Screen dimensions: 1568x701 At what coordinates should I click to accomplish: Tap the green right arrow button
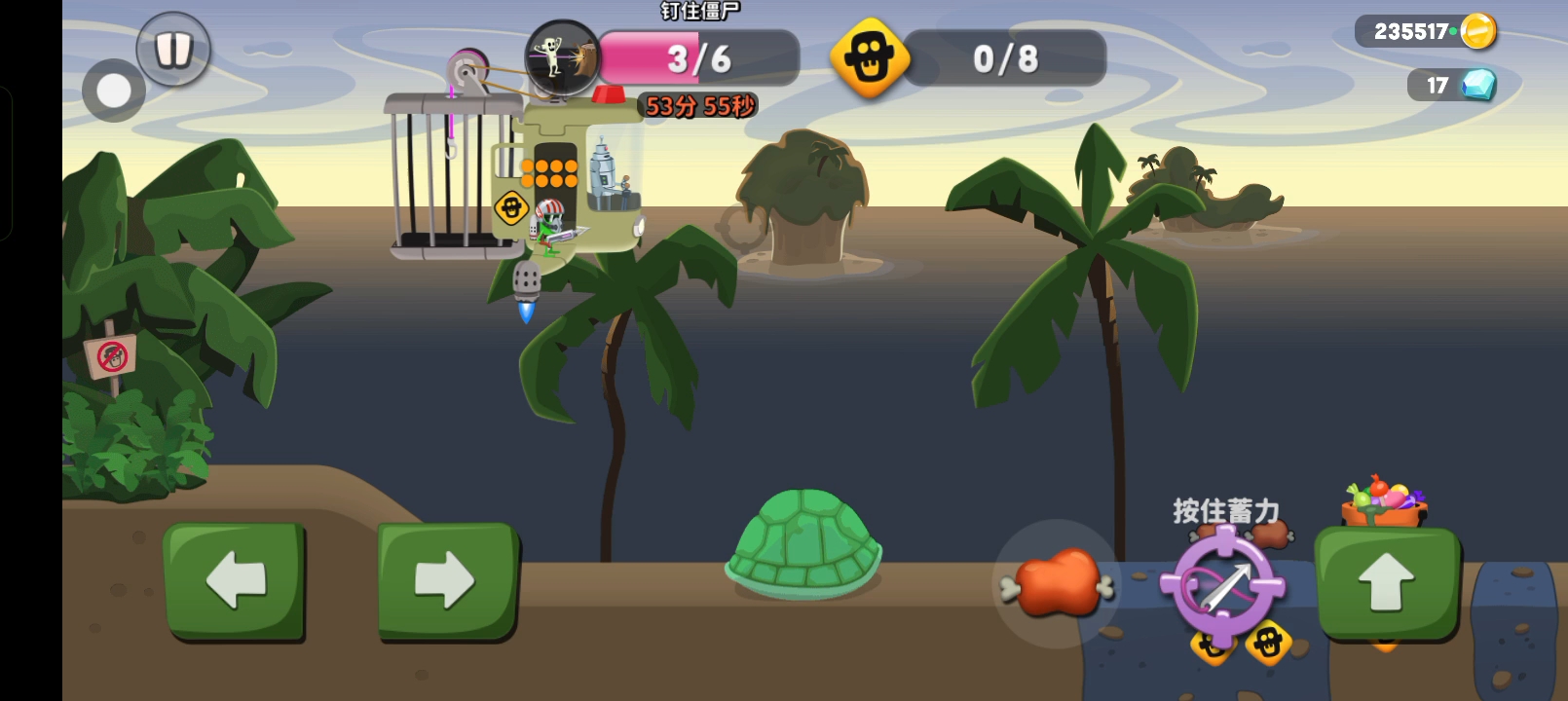[446, 580]
